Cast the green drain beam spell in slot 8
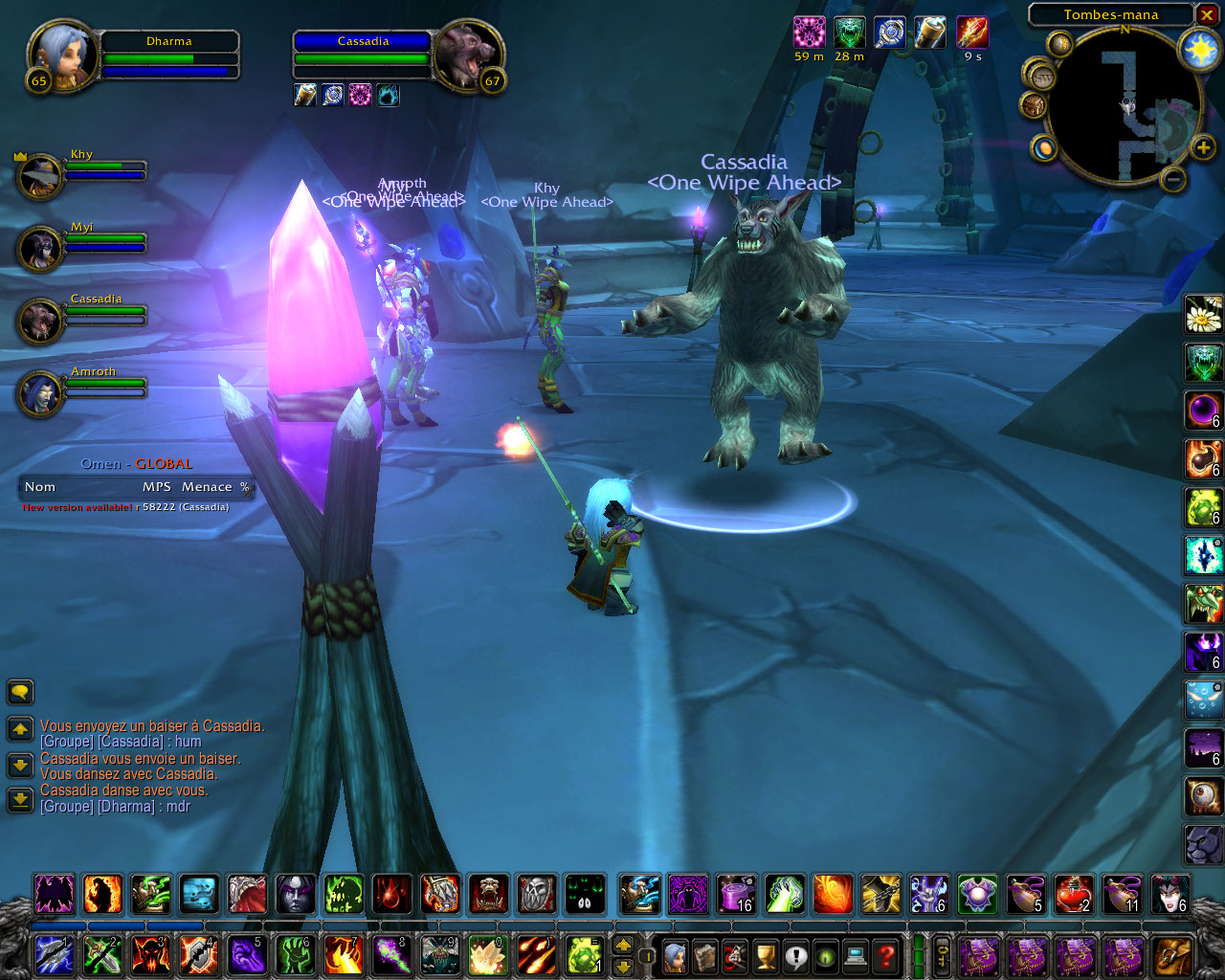Viewport: 1225px width, 980px height. click(391, 955)
